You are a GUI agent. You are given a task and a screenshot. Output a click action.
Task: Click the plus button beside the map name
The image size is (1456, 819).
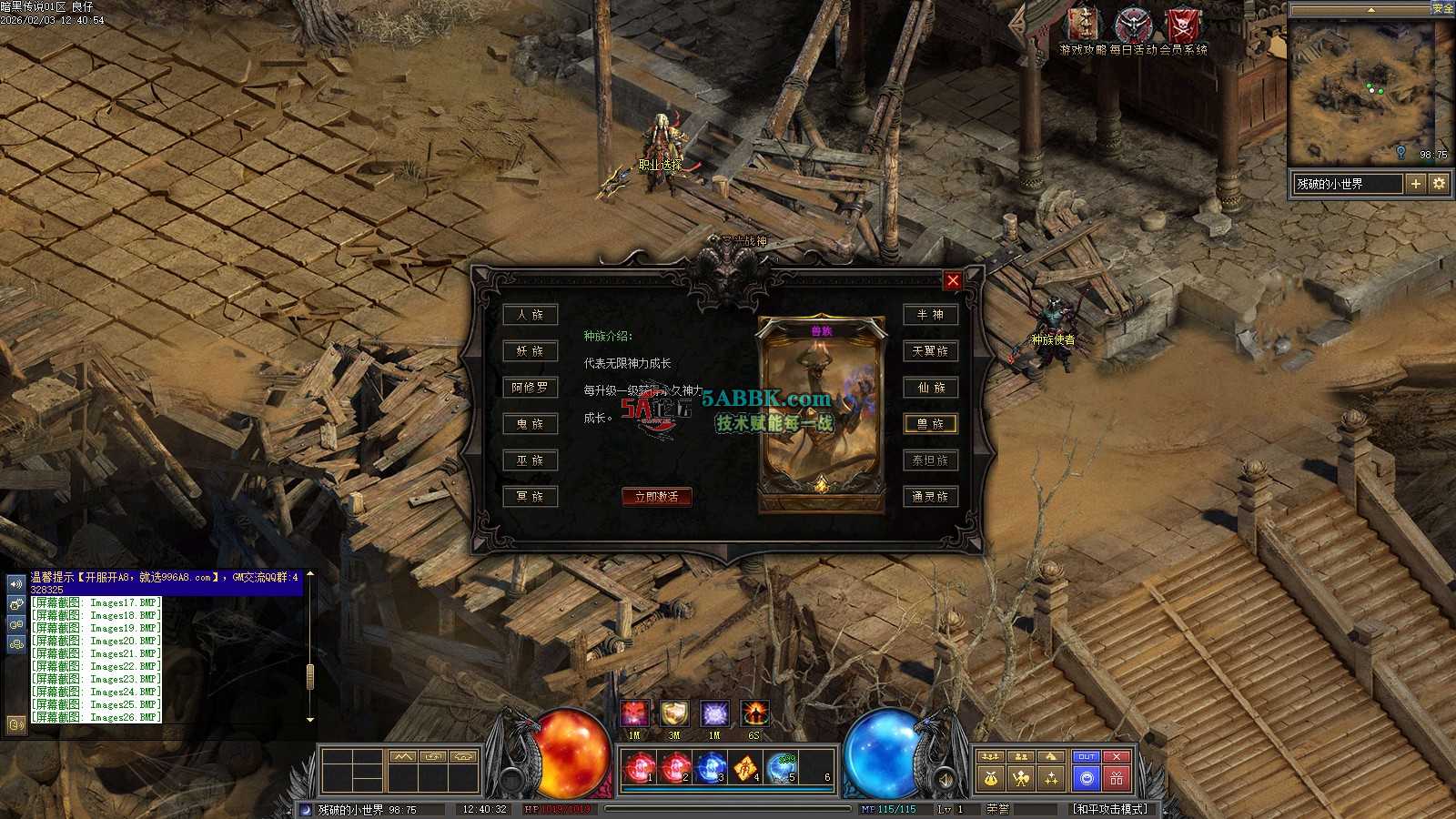(x=1416, y=184)
